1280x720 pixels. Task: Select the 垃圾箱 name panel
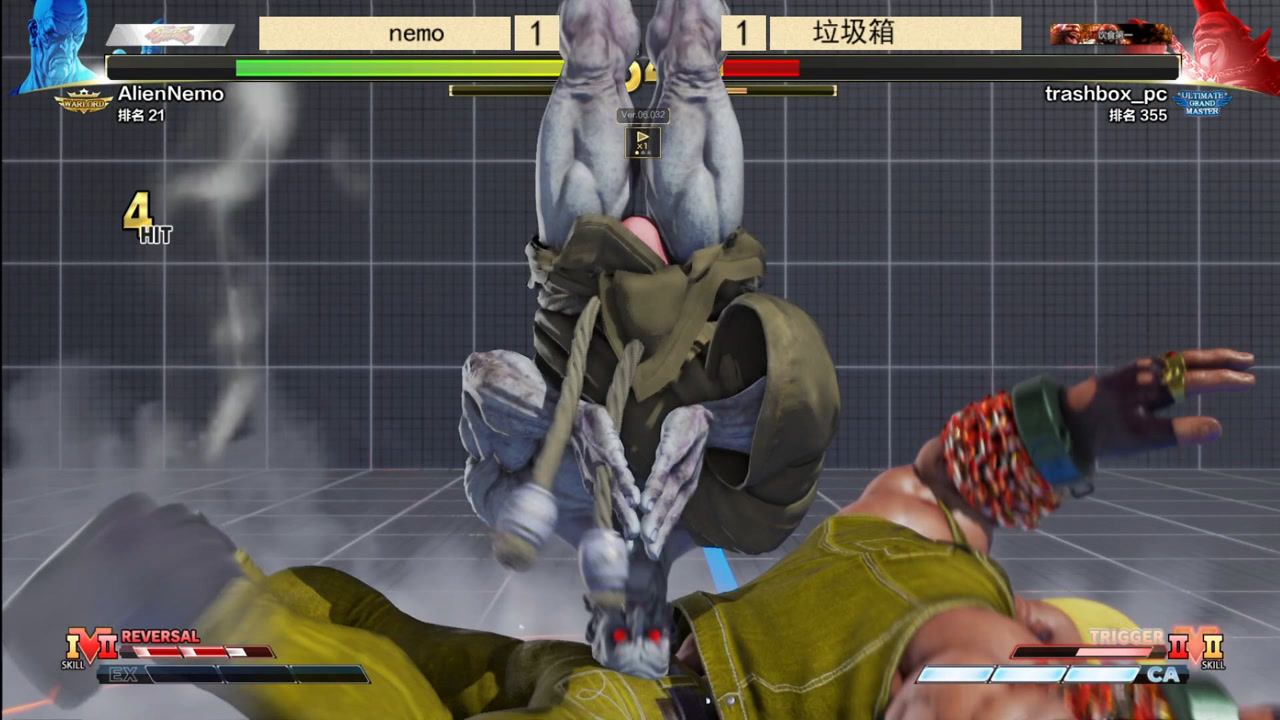pos(894,34)
